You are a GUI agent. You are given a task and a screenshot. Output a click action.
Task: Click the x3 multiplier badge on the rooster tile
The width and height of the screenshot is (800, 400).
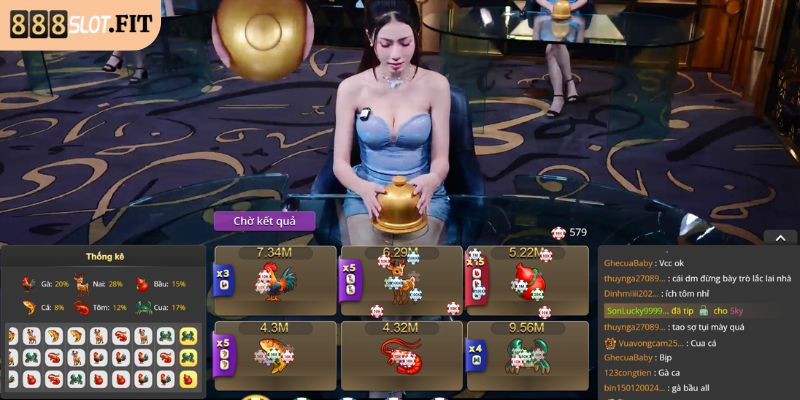coord(223,276)
